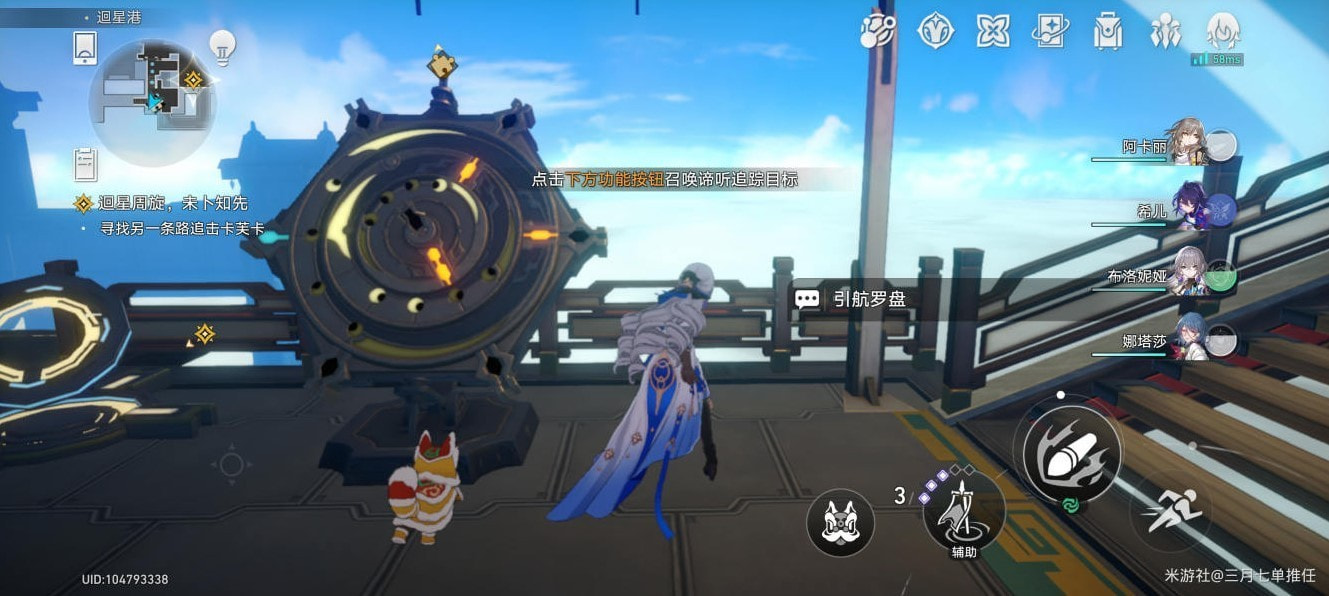Open the connected-orbs icon in top bar
The height and width of the screenshot is (596, 1329).
(879, 31)
